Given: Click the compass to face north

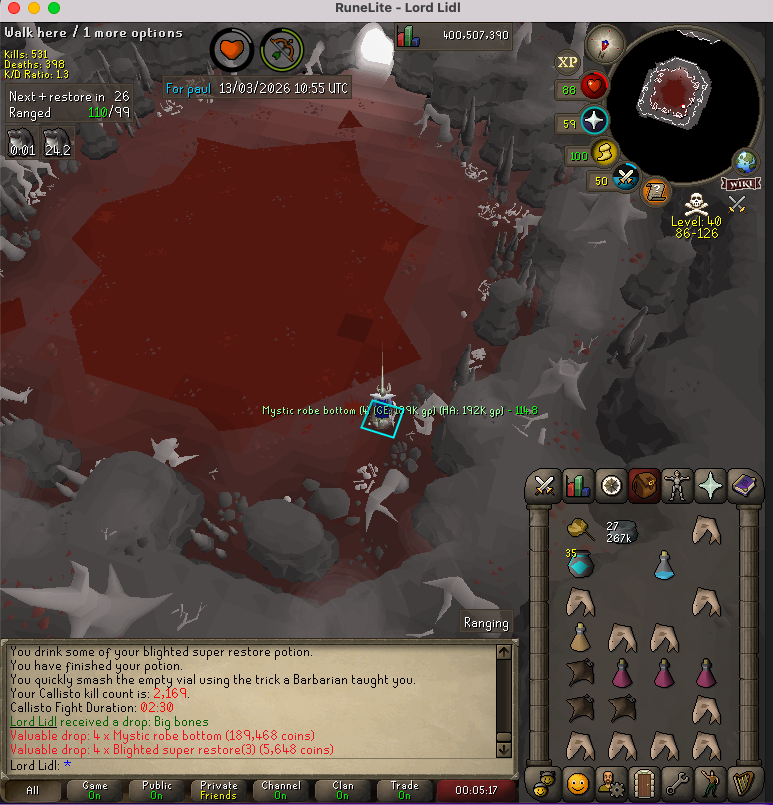Looking at the screenshot, I should tap(605, 43).
